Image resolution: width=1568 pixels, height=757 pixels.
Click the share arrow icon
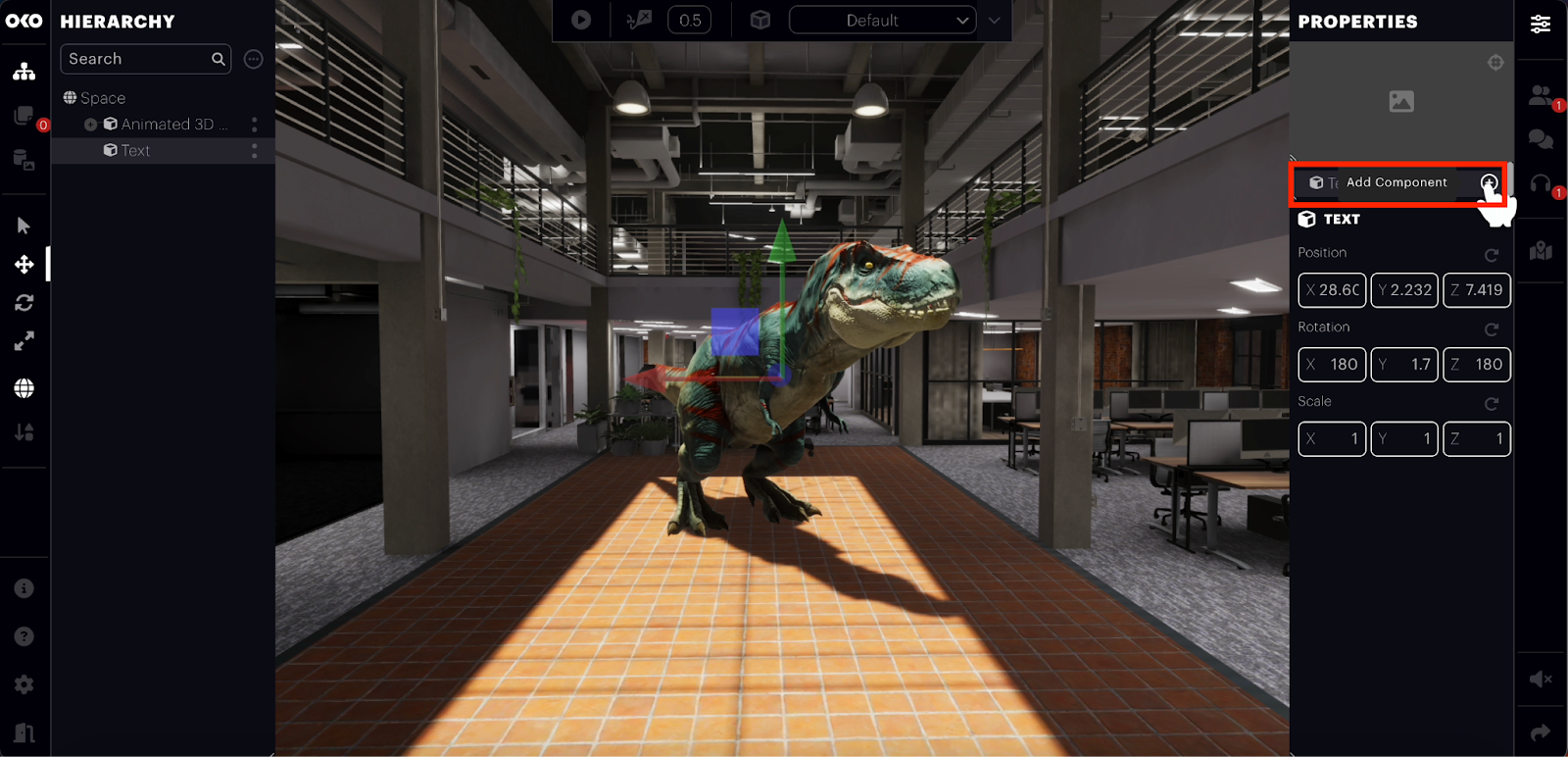coord(1541,732)
